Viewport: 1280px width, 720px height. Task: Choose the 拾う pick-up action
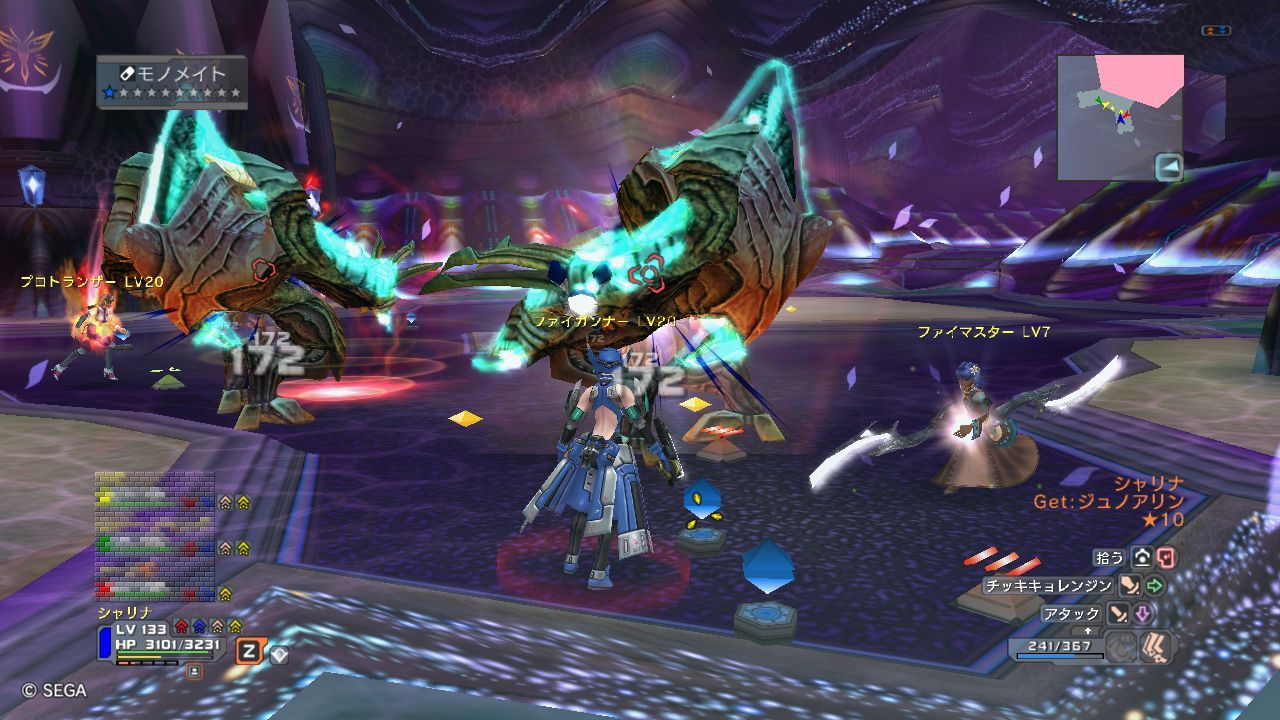pyautogui.click(x=1109, y=558)
